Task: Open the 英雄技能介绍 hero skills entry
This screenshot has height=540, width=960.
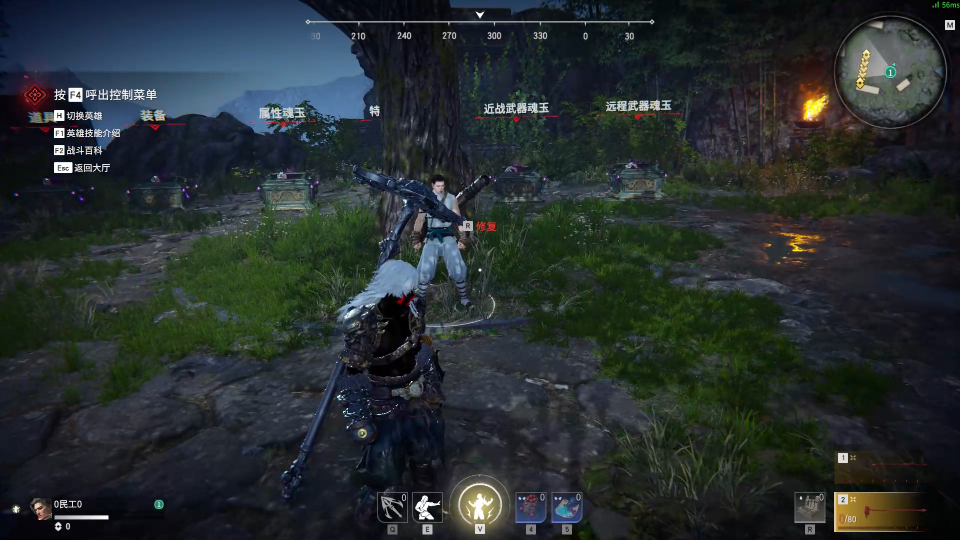Action: tap(92, 133)
